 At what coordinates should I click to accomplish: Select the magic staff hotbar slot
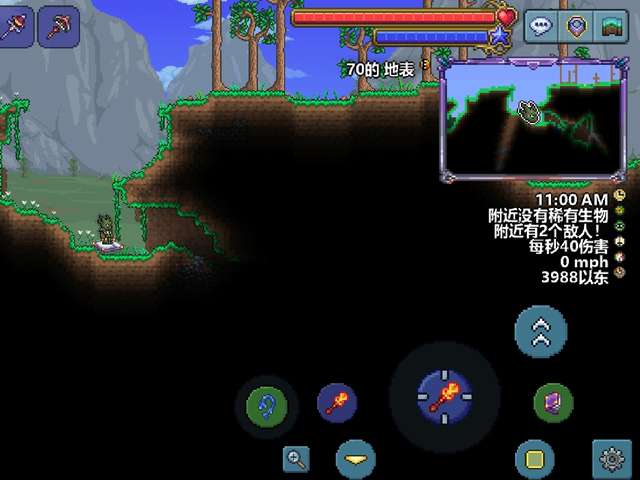coord(16,26)
